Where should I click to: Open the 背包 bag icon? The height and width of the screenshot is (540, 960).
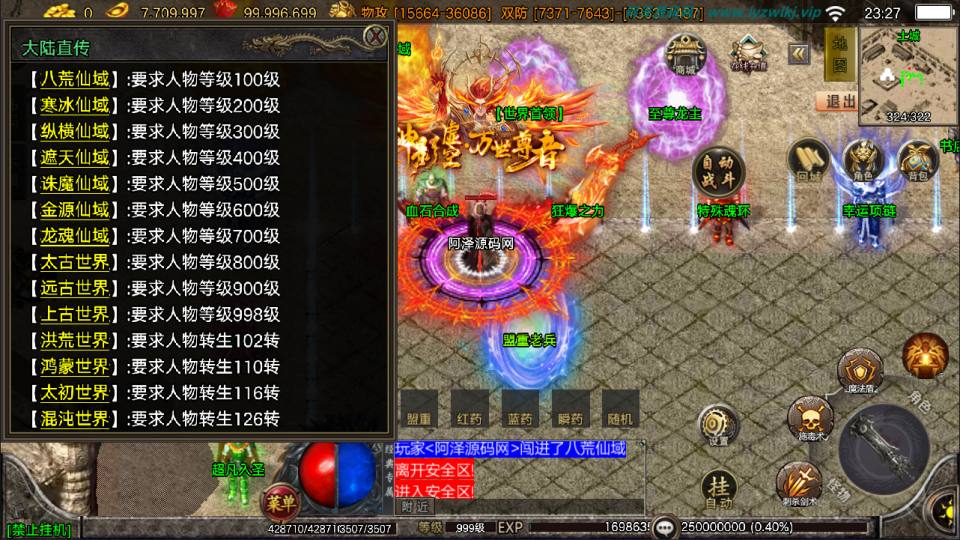pos(917,160)
